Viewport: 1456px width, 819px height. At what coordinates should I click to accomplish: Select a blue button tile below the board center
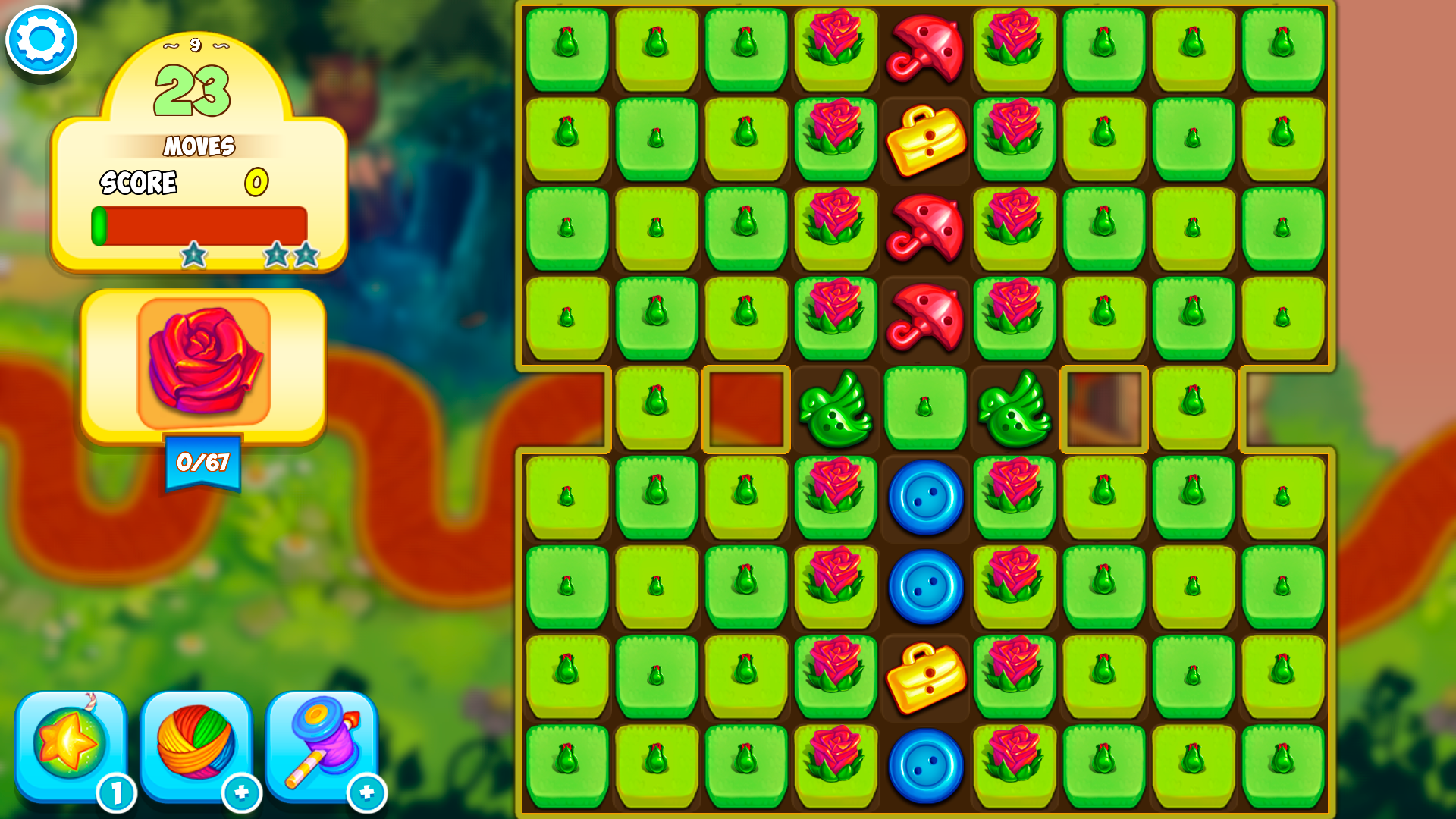(x=924, y=497)
